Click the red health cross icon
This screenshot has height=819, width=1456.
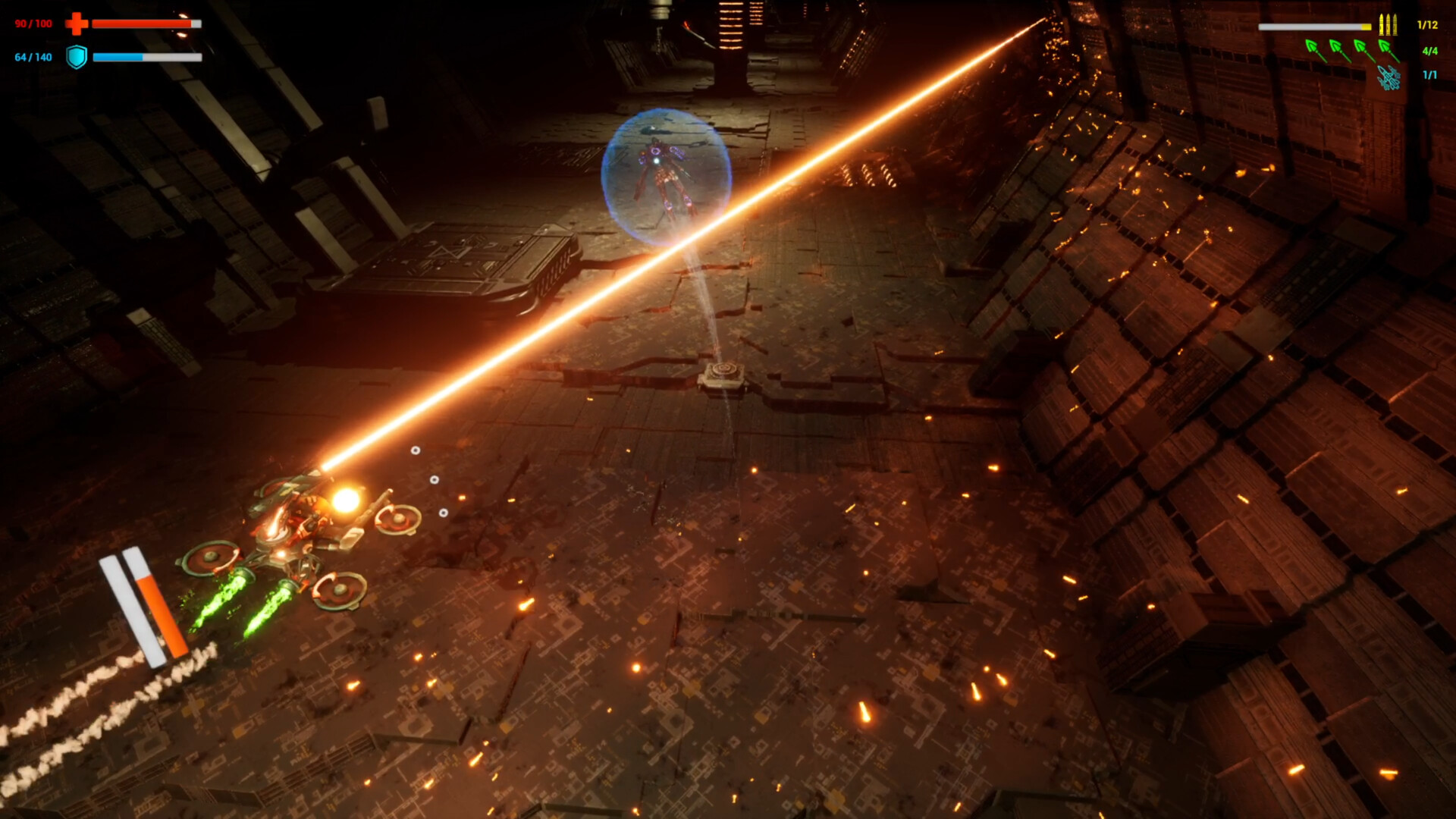76,23
